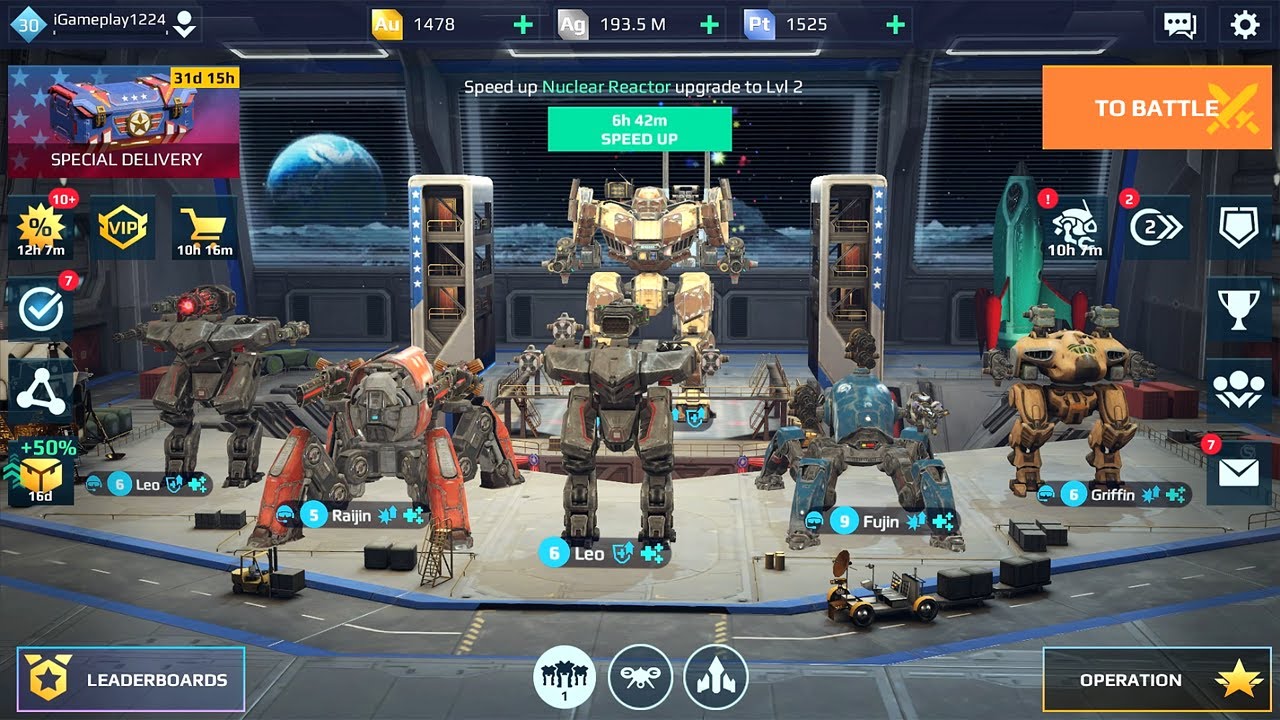Open the checkmark tasks list
Viewport: 1280px width, 720px height.
tap(41, 309)
